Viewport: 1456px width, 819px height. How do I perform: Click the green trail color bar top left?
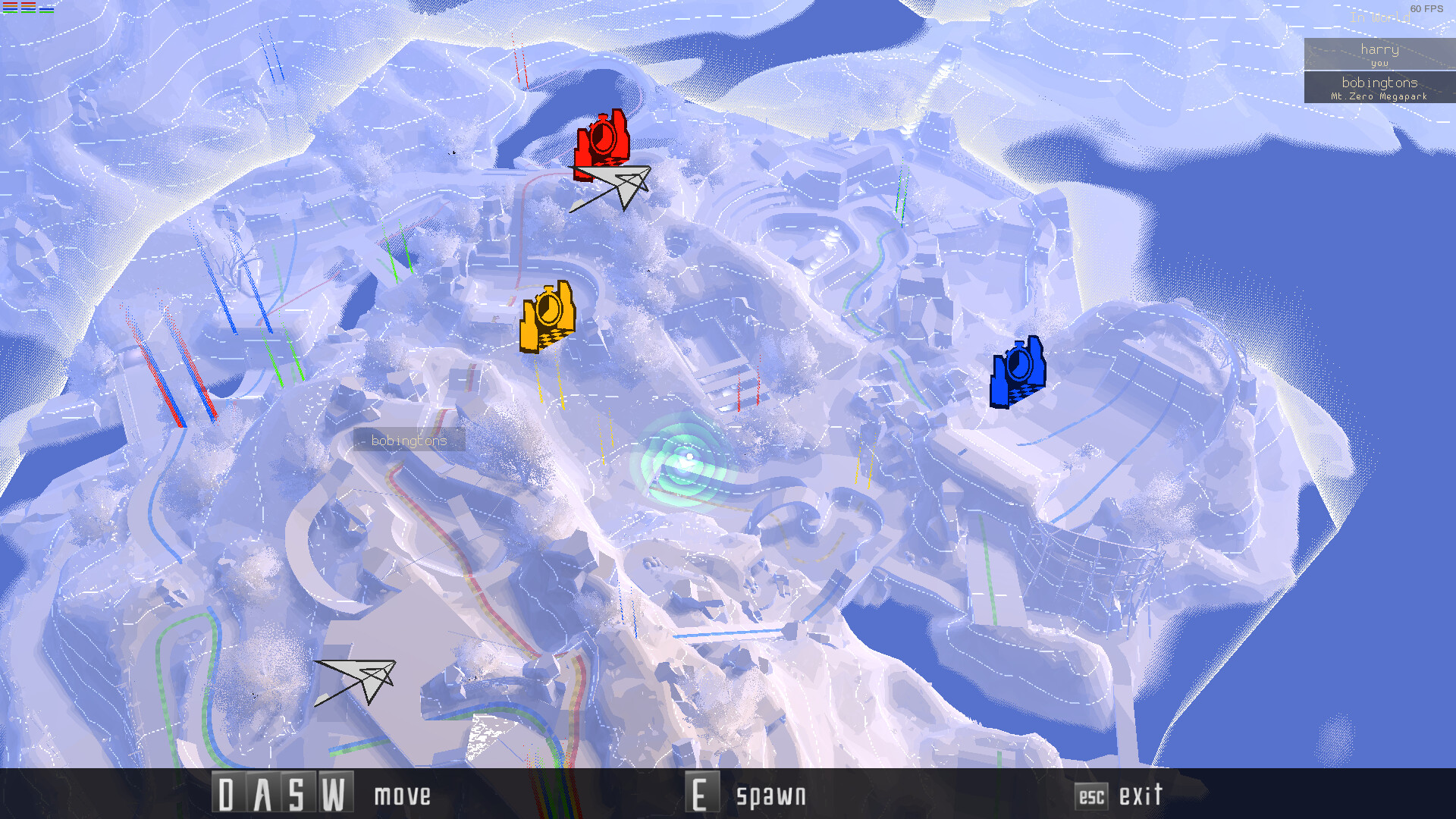10,12
